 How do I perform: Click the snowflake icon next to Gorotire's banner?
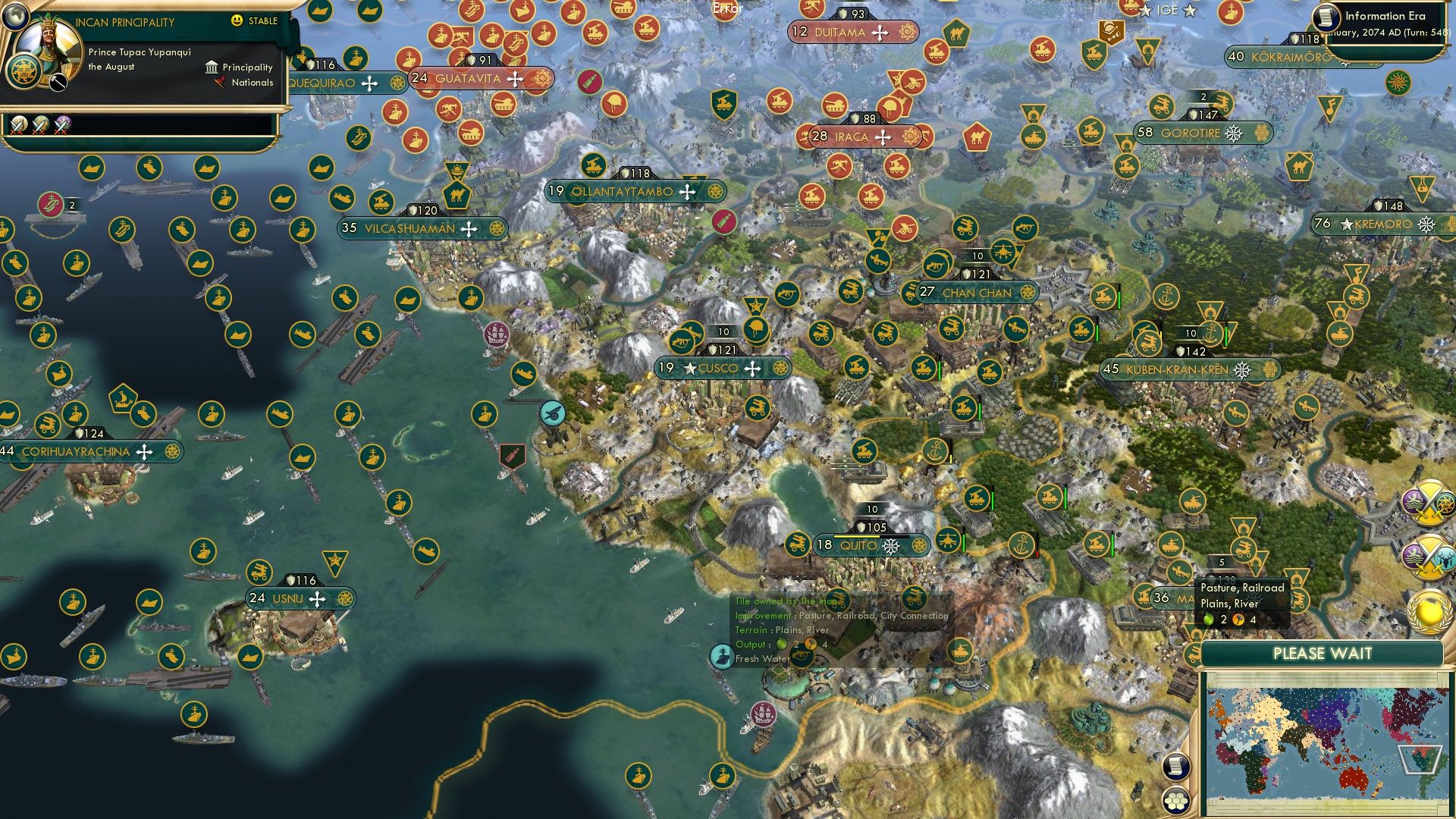[x=1235, y=133]
